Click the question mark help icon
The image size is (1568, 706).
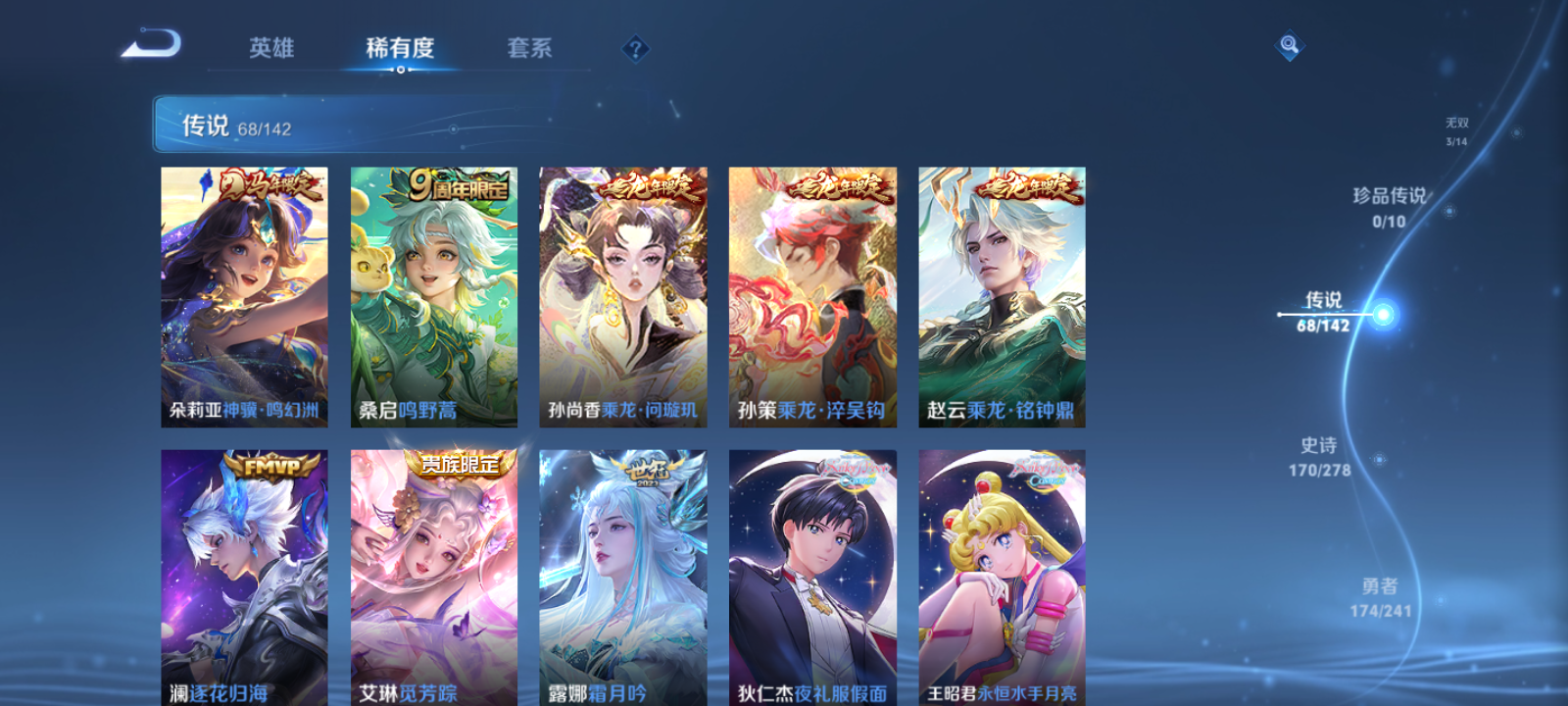[x=636, y=47]
